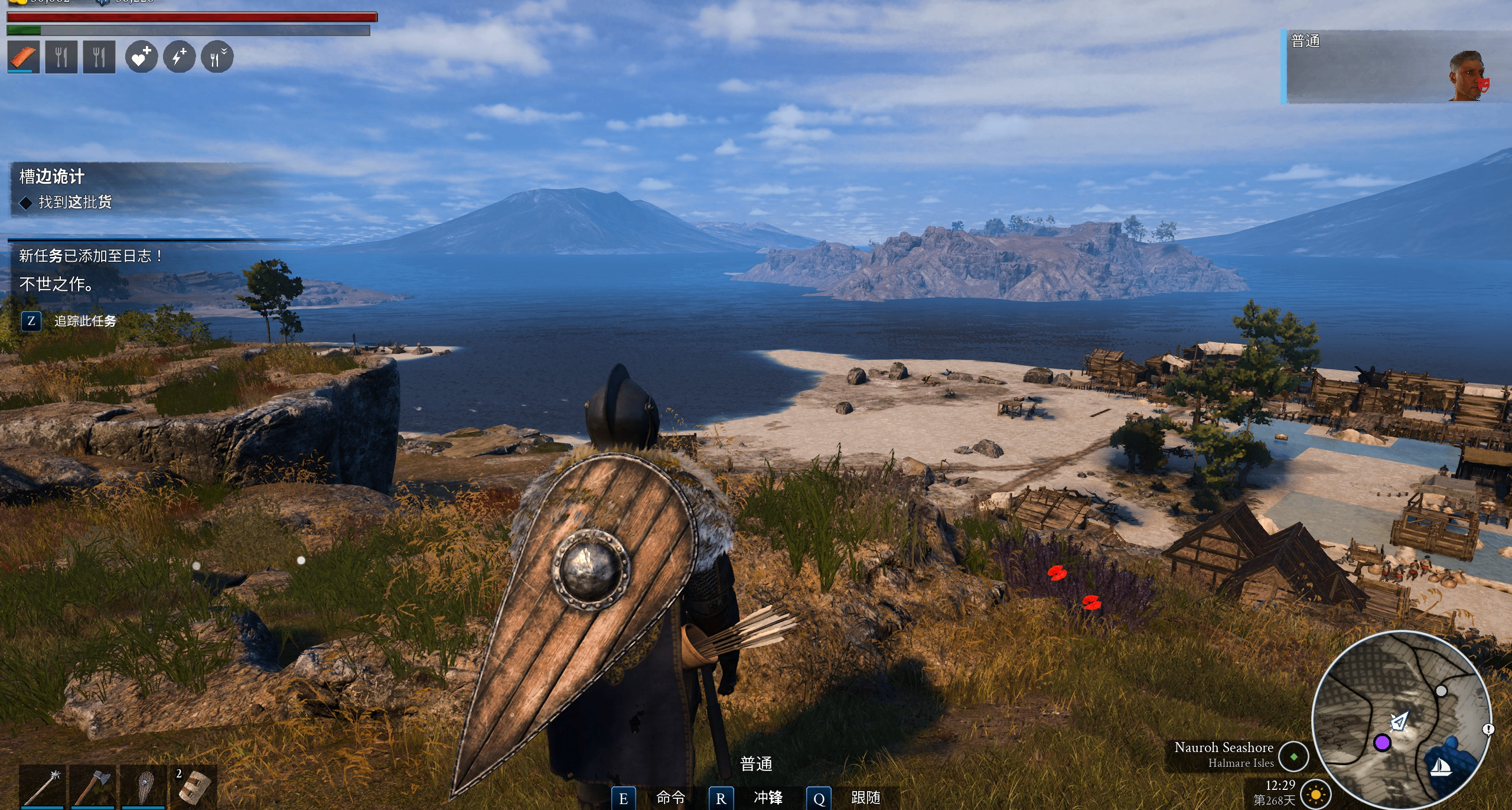Select the kite shield hotbar slot
Viewport: 1512px width, 810px height.
pos(144,786)
